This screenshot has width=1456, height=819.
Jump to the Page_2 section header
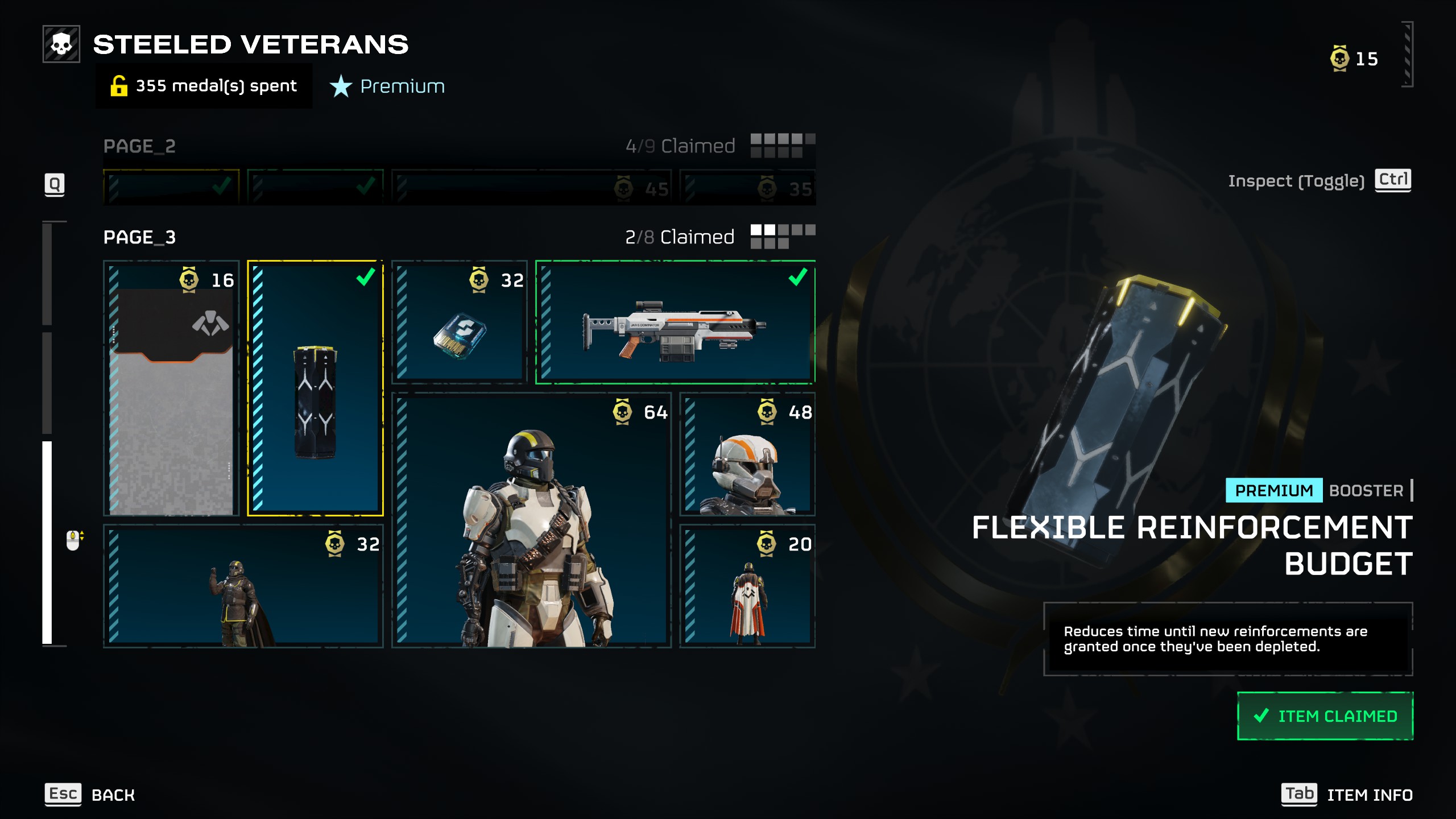(x=140, y=146)
